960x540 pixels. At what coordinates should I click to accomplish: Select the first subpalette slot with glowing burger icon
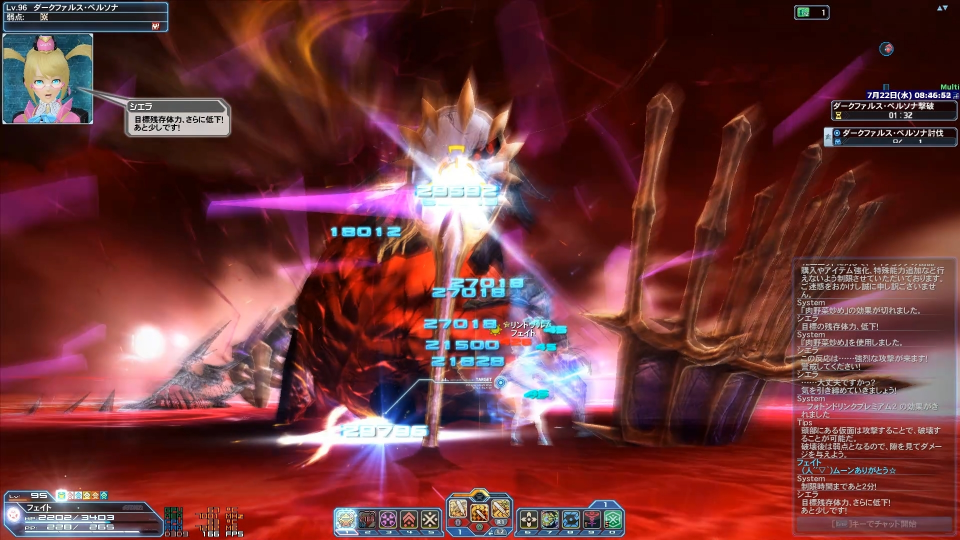(x=346, y=519)
